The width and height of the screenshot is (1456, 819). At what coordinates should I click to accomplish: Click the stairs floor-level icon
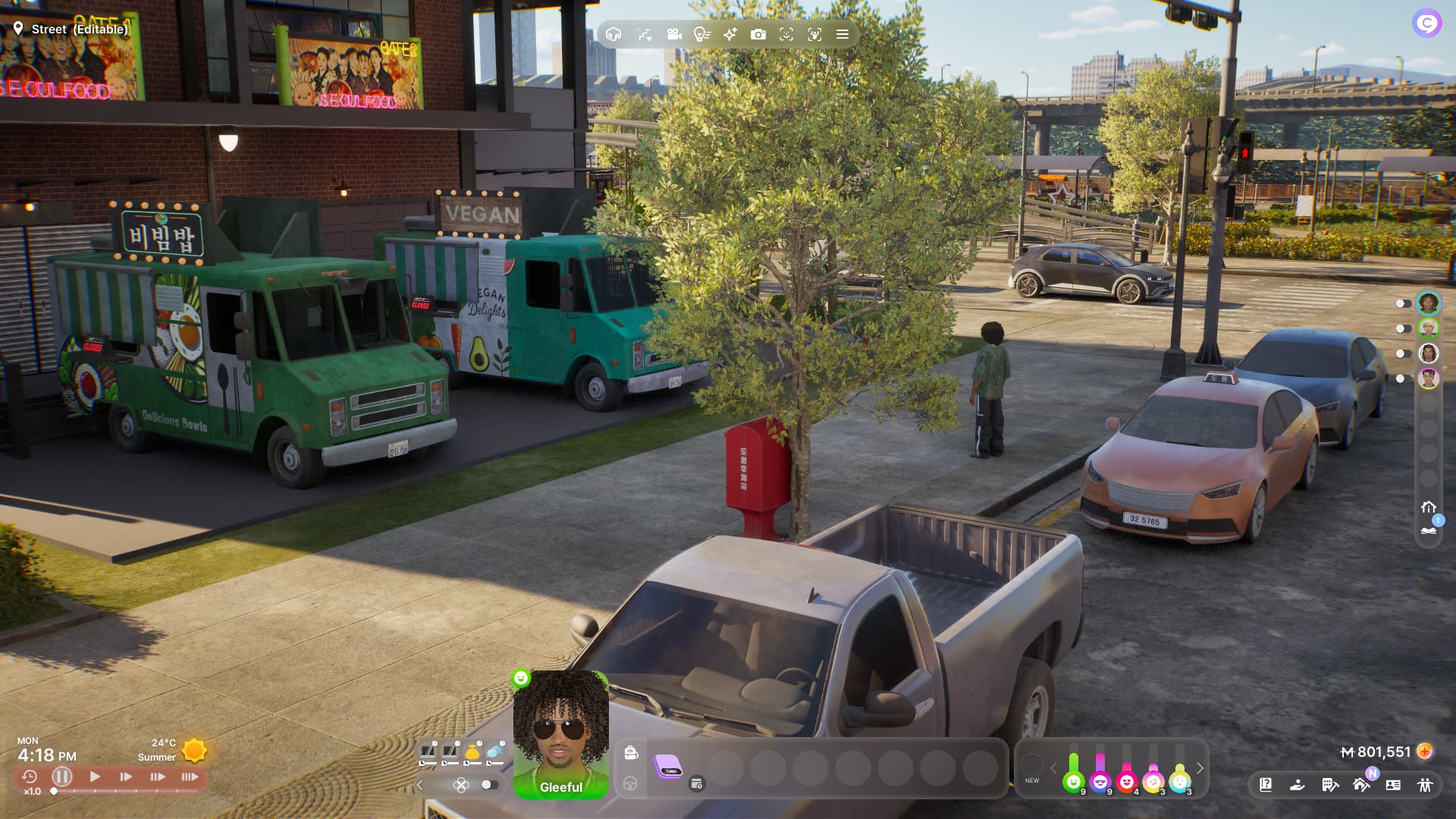tap(644, 34)
